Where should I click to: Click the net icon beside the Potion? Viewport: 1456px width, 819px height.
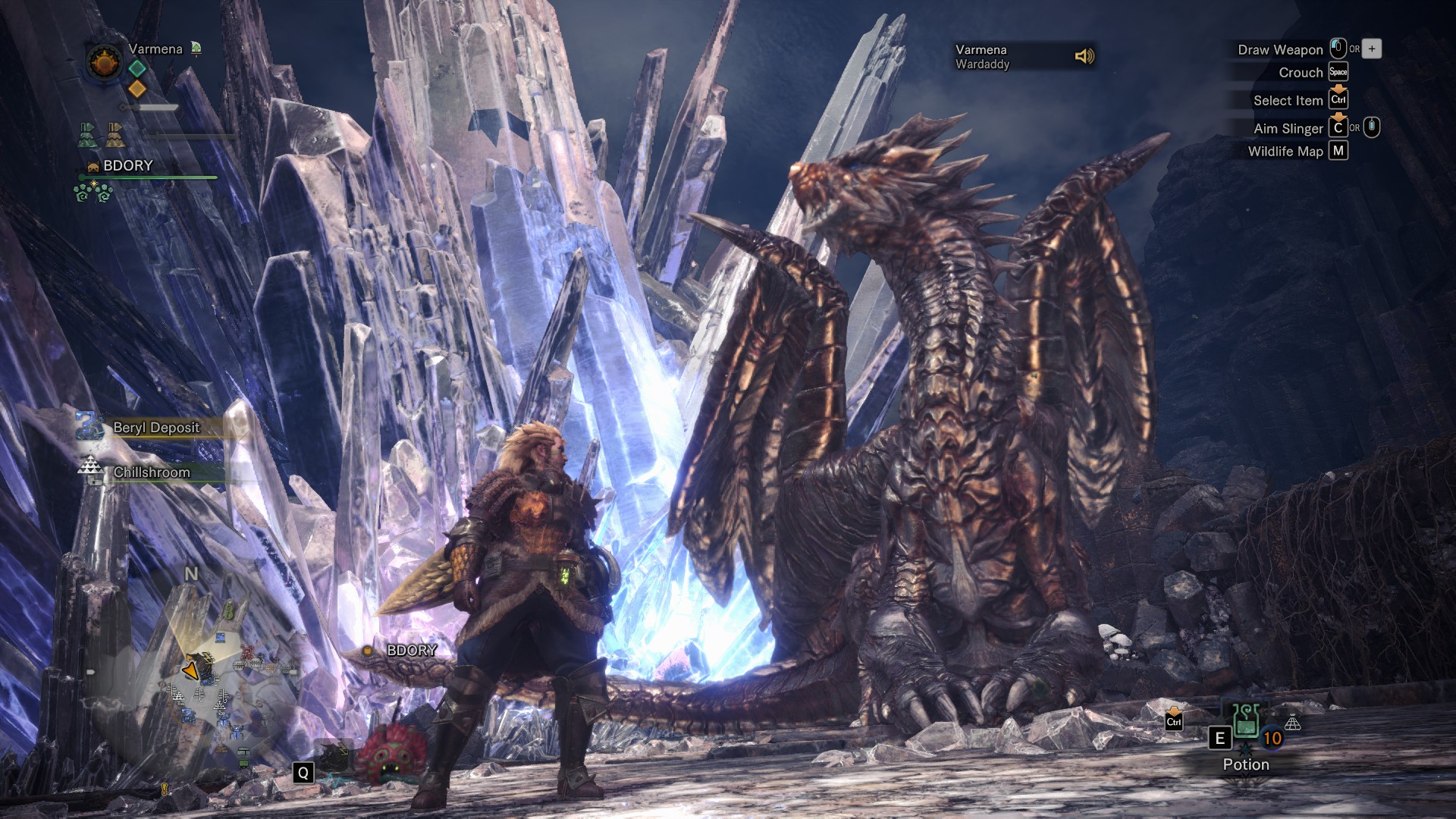[1293, 723]
